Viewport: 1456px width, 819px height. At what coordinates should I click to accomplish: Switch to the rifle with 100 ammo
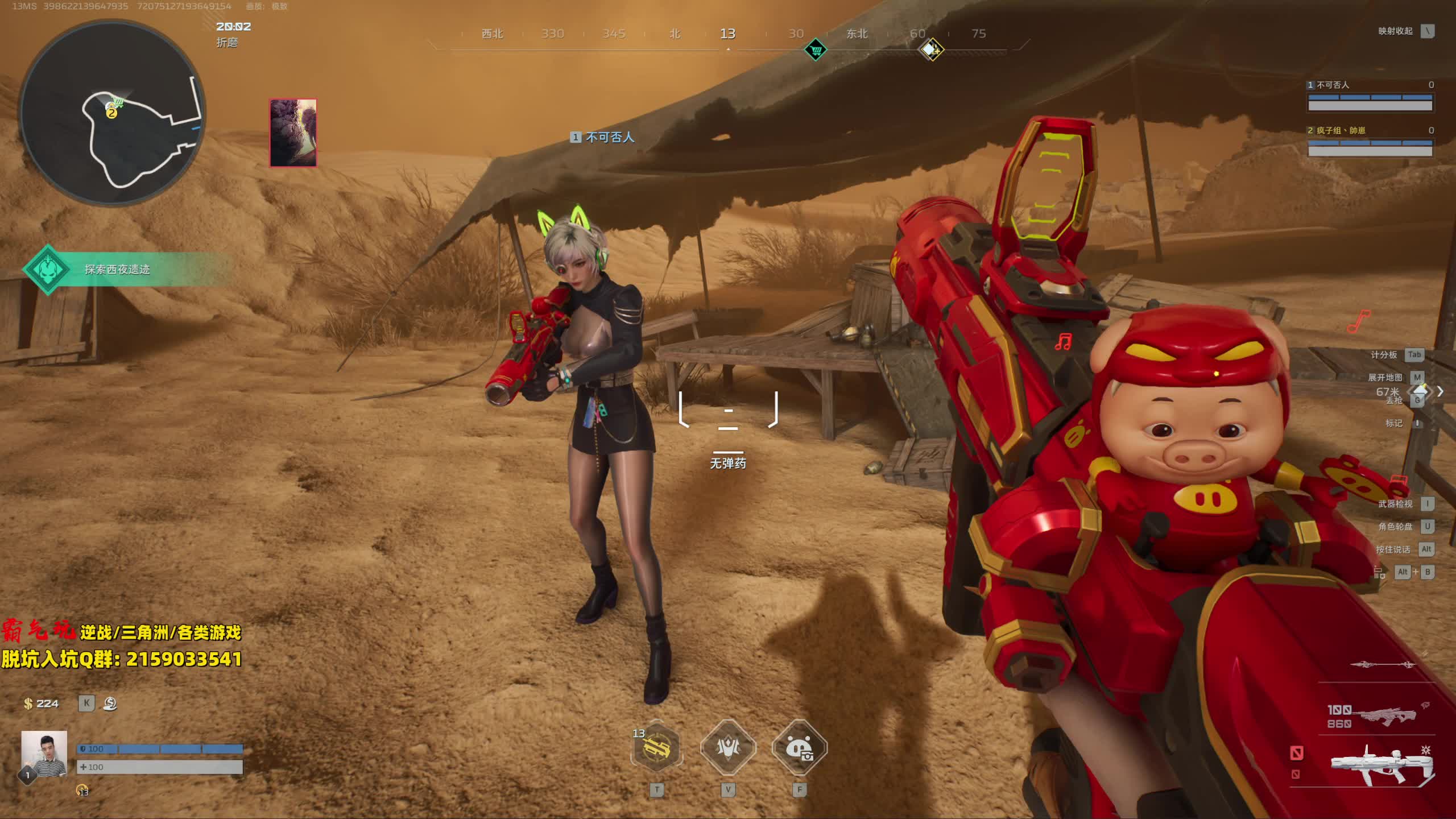(x=1382, y=717)
